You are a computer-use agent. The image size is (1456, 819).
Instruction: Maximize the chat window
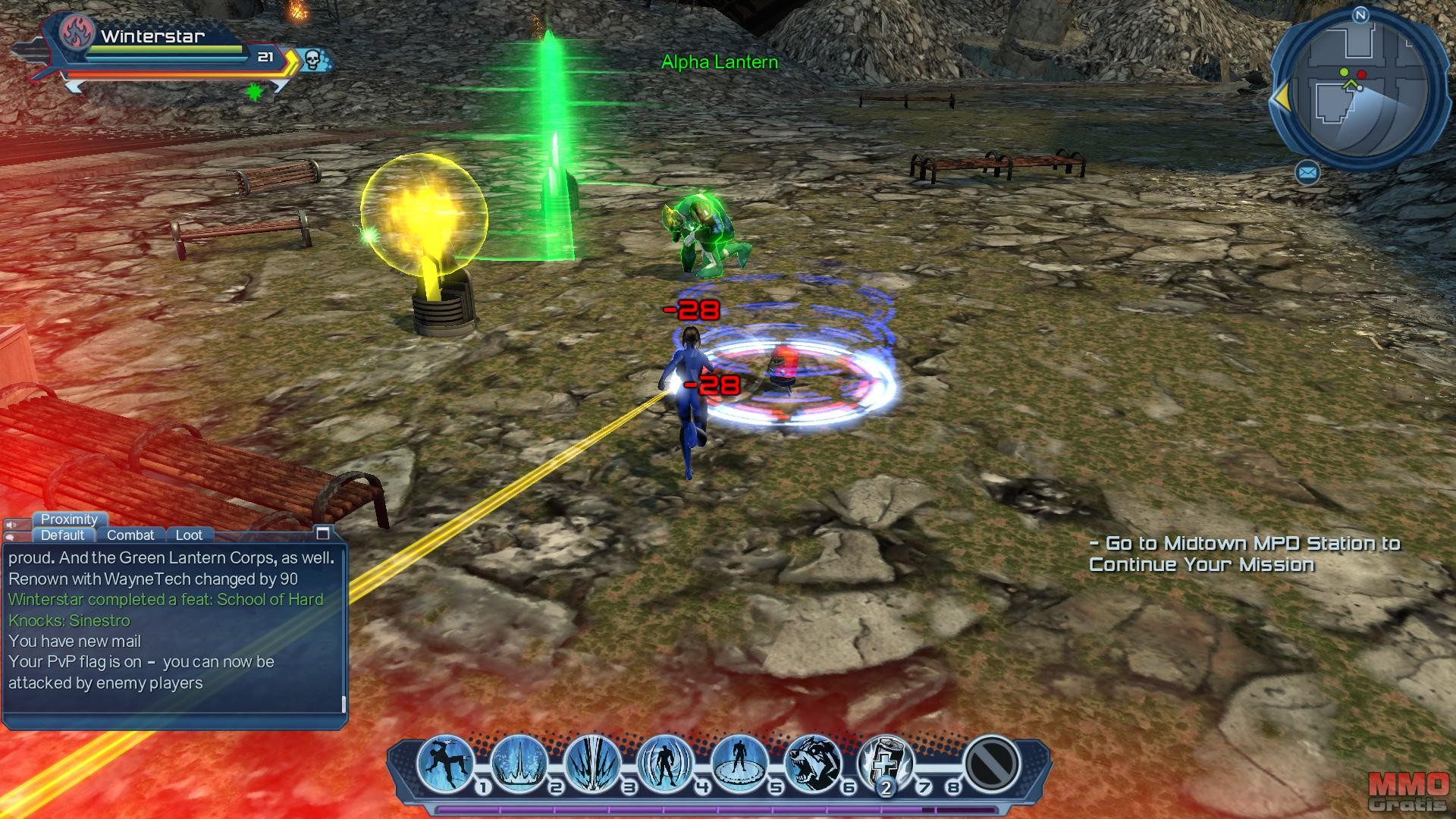click(323, 532)
